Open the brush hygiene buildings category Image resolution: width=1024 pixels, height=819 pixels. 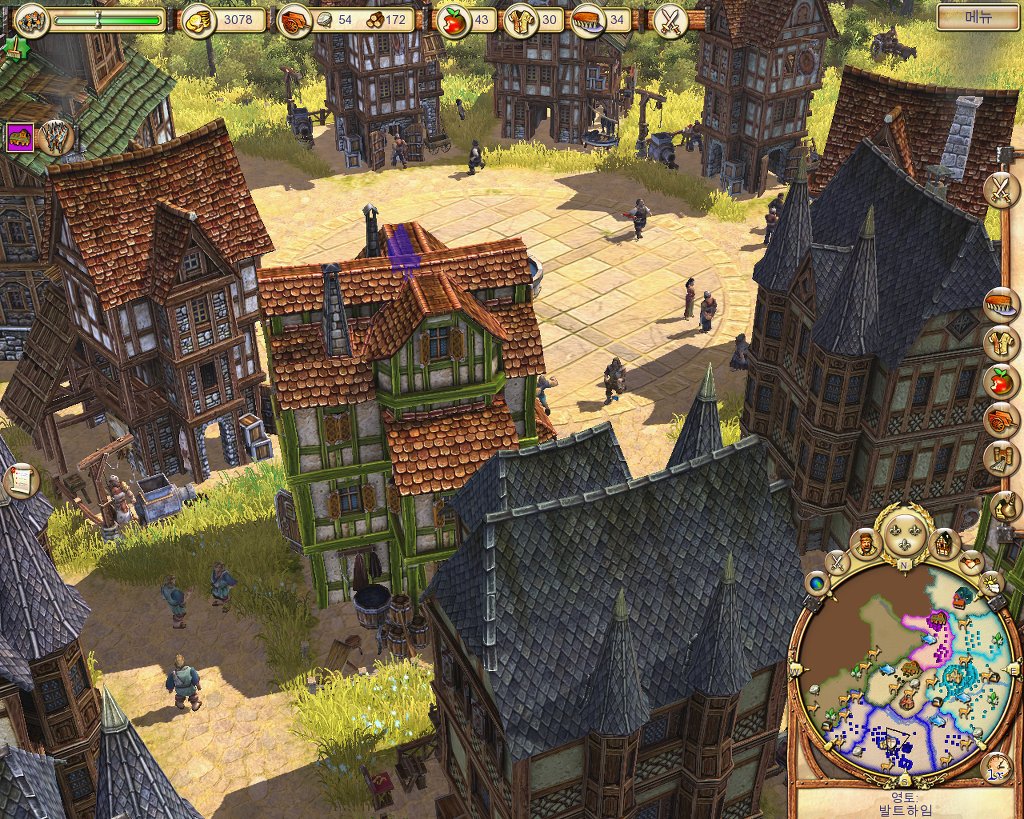pos(1000,304)
